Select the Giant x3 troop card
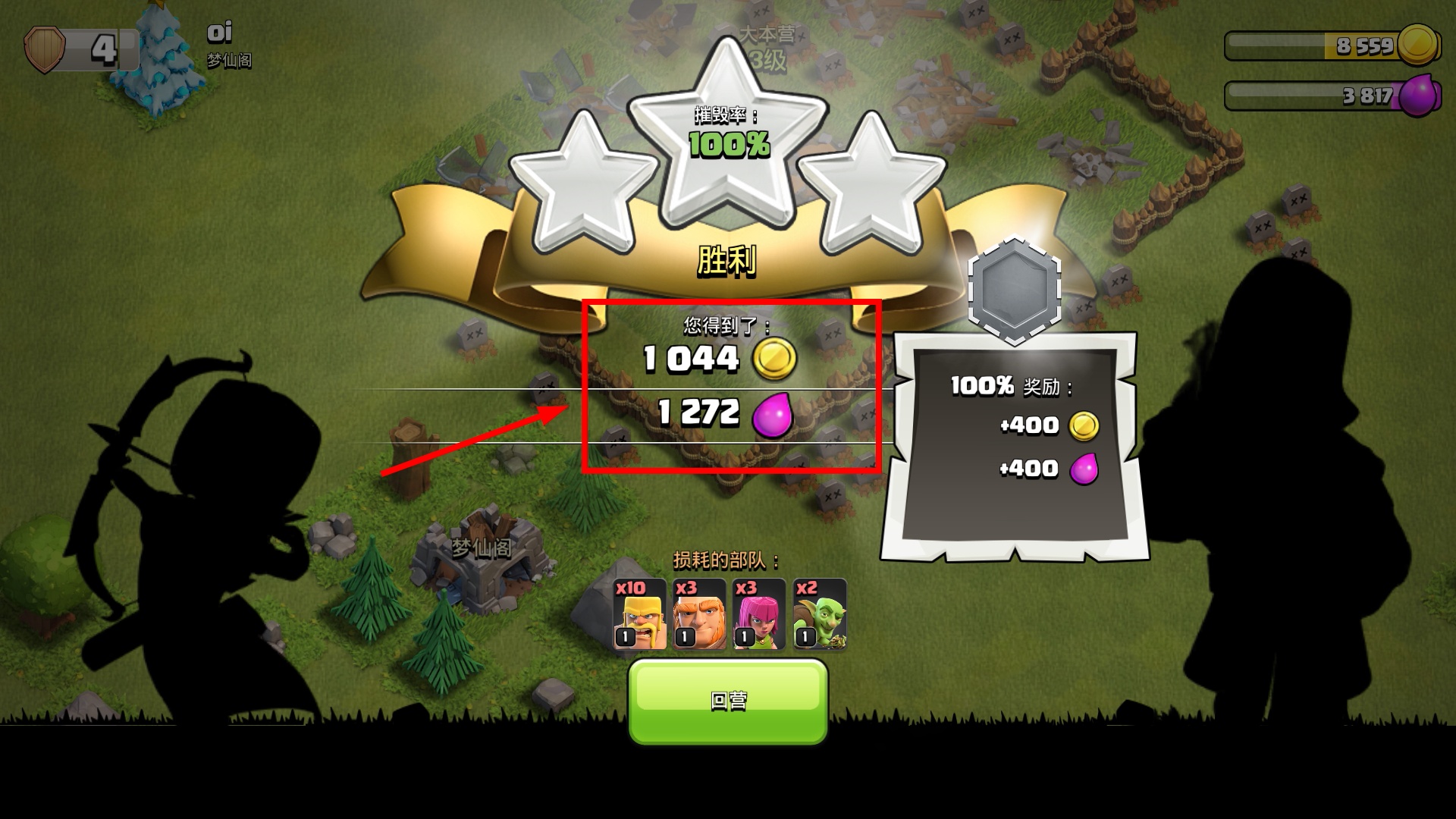Viewport: 1456px width, 819px height. [x=699, y=614]
